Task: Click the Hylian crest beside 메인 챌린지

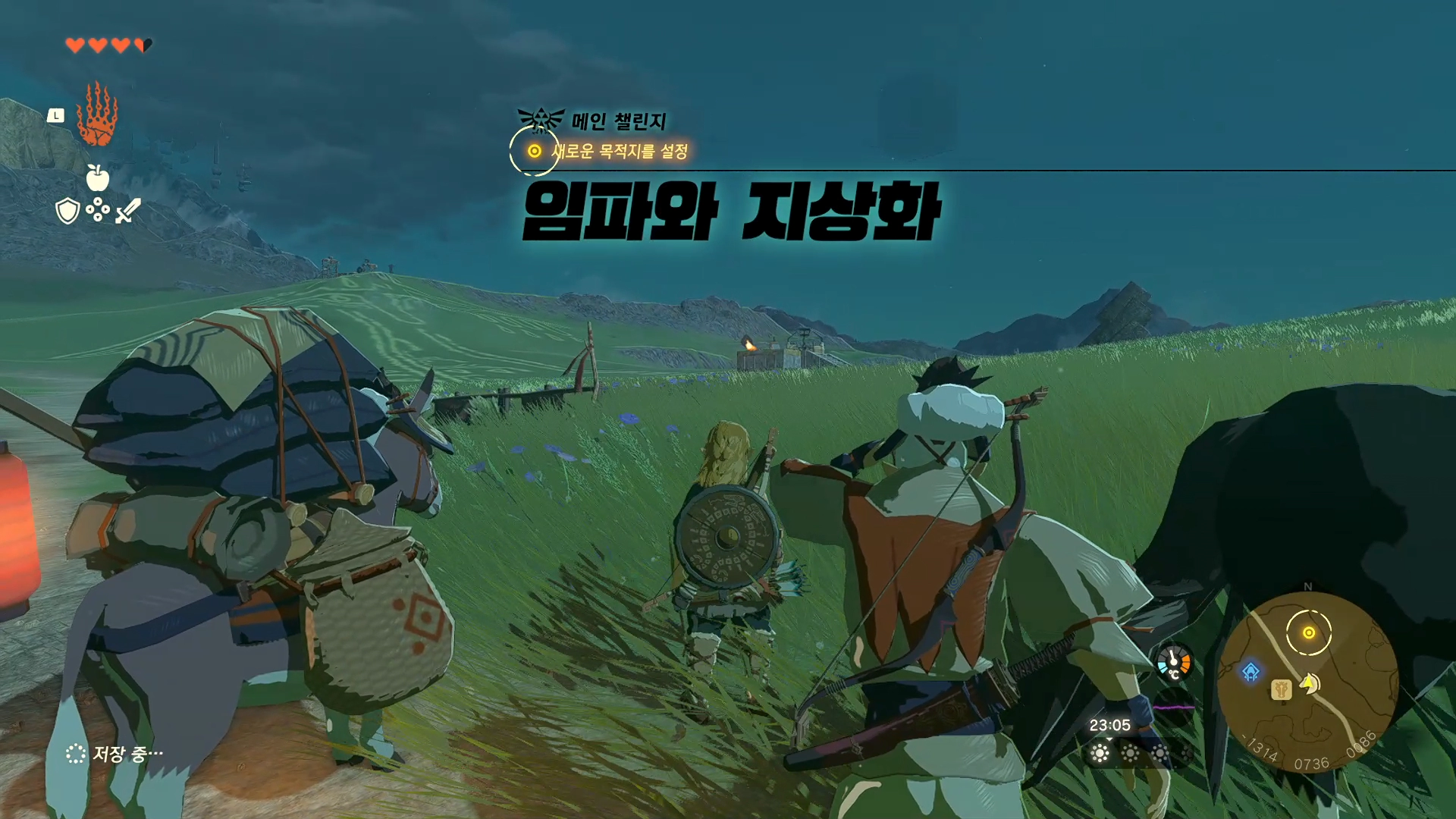Action: pyautogui.click(x=540, y=117)
